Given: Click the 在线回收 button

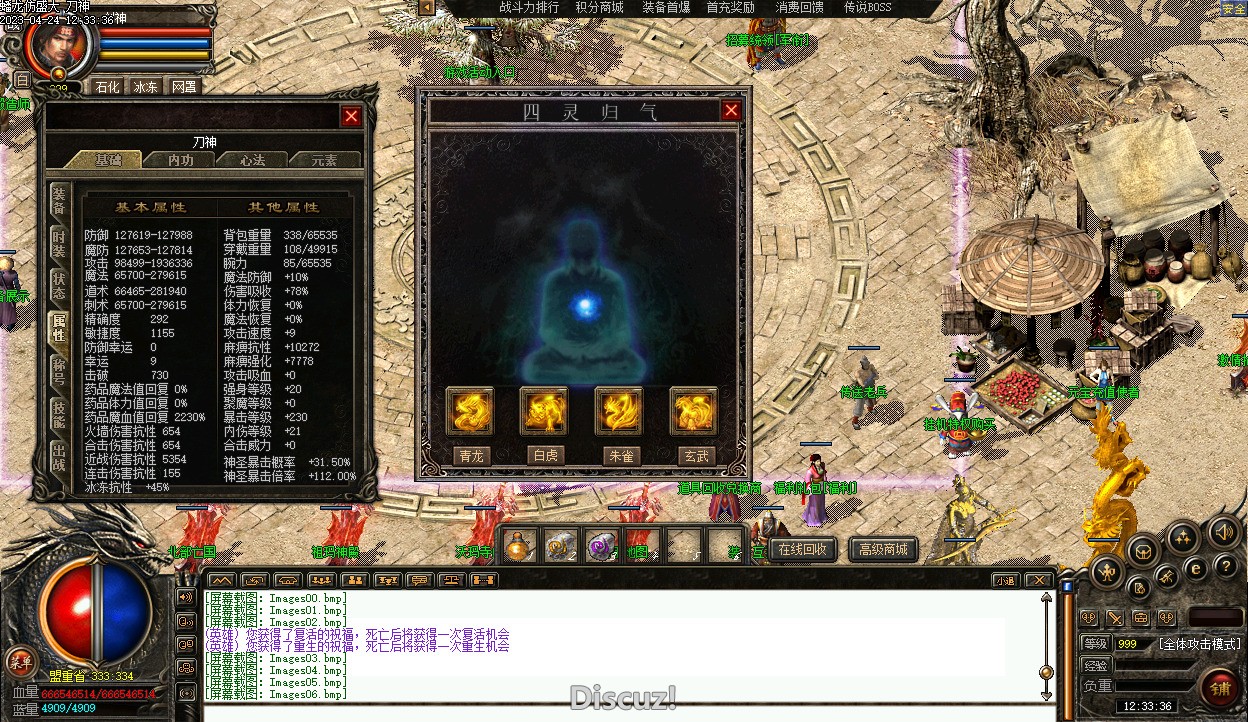Looking at the screenshot, I should click(x=803, y=549).
